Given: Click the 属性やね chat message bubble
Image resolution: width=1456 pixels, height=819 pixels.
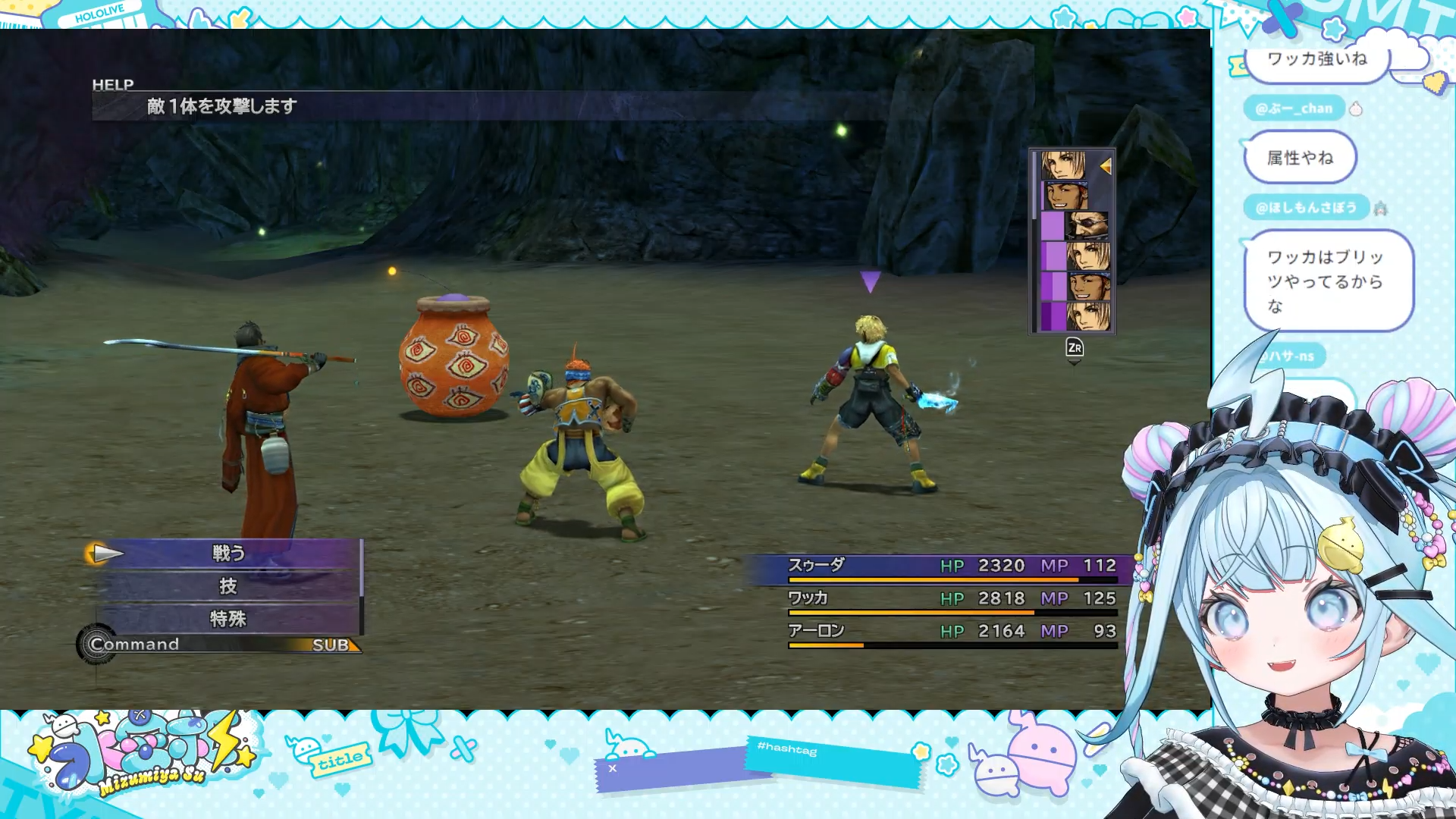Looking at the screenshot, I should [x=1300, y=158].
